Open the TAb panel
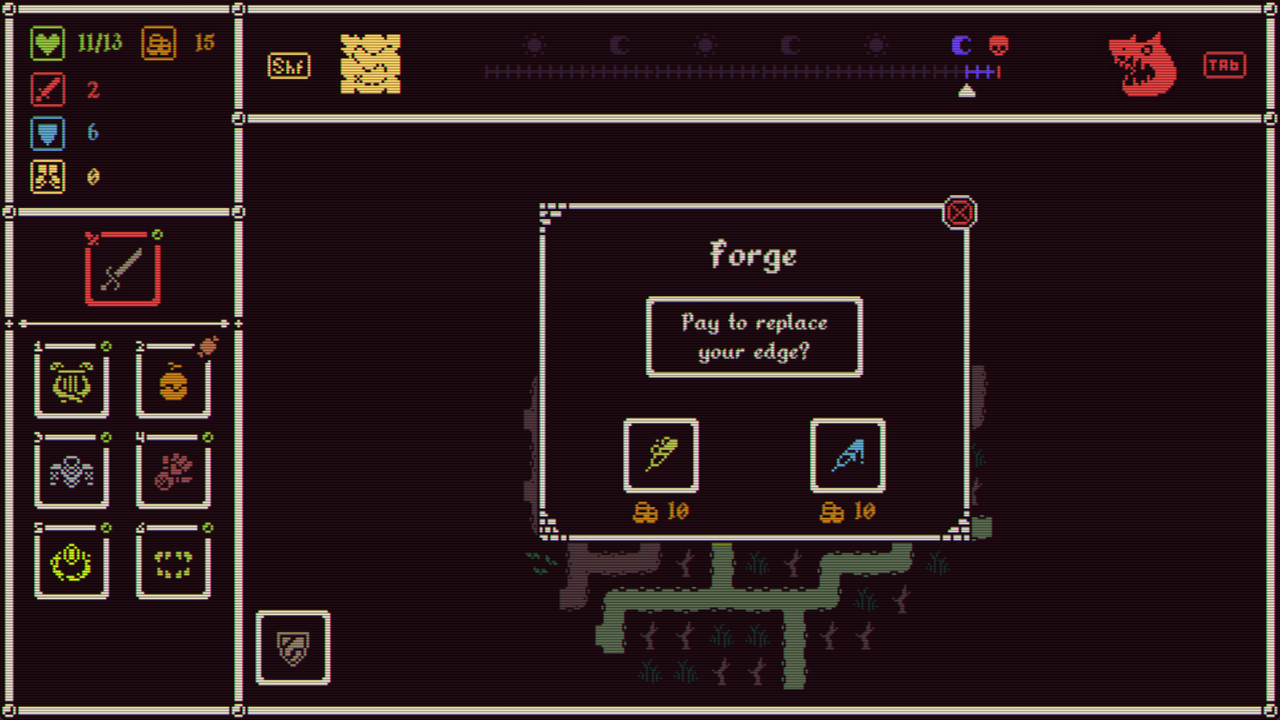The image size is (1280, 720). tap(1225, 65)
